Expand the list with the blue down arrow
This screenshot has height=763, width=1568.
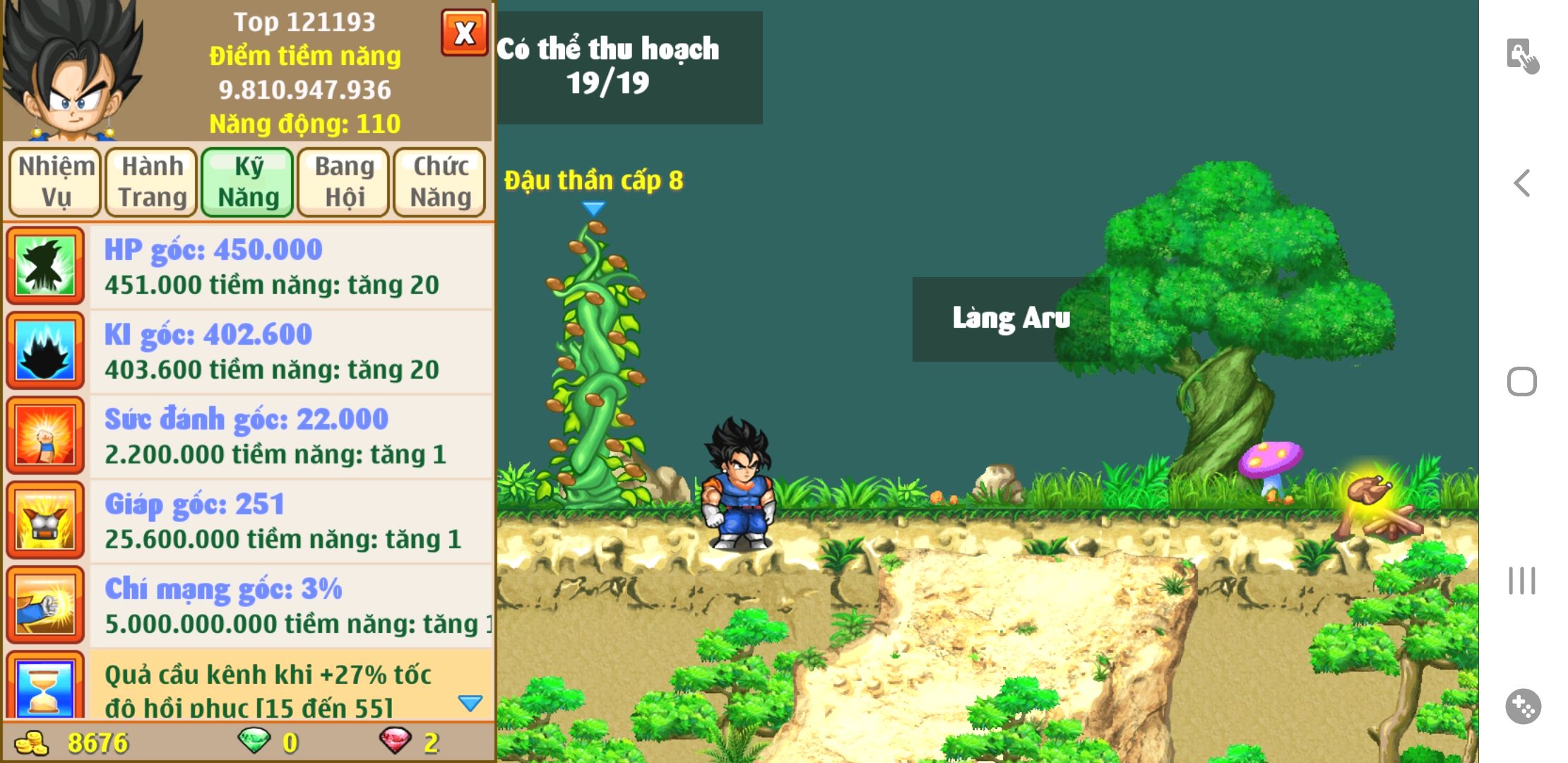coord(470,703)
